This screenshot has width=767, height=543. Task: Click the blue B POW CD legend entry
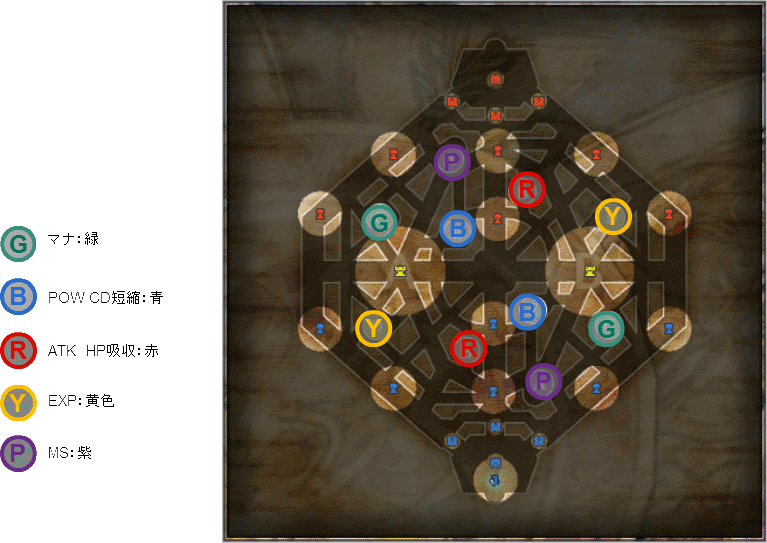pos(18,297)
